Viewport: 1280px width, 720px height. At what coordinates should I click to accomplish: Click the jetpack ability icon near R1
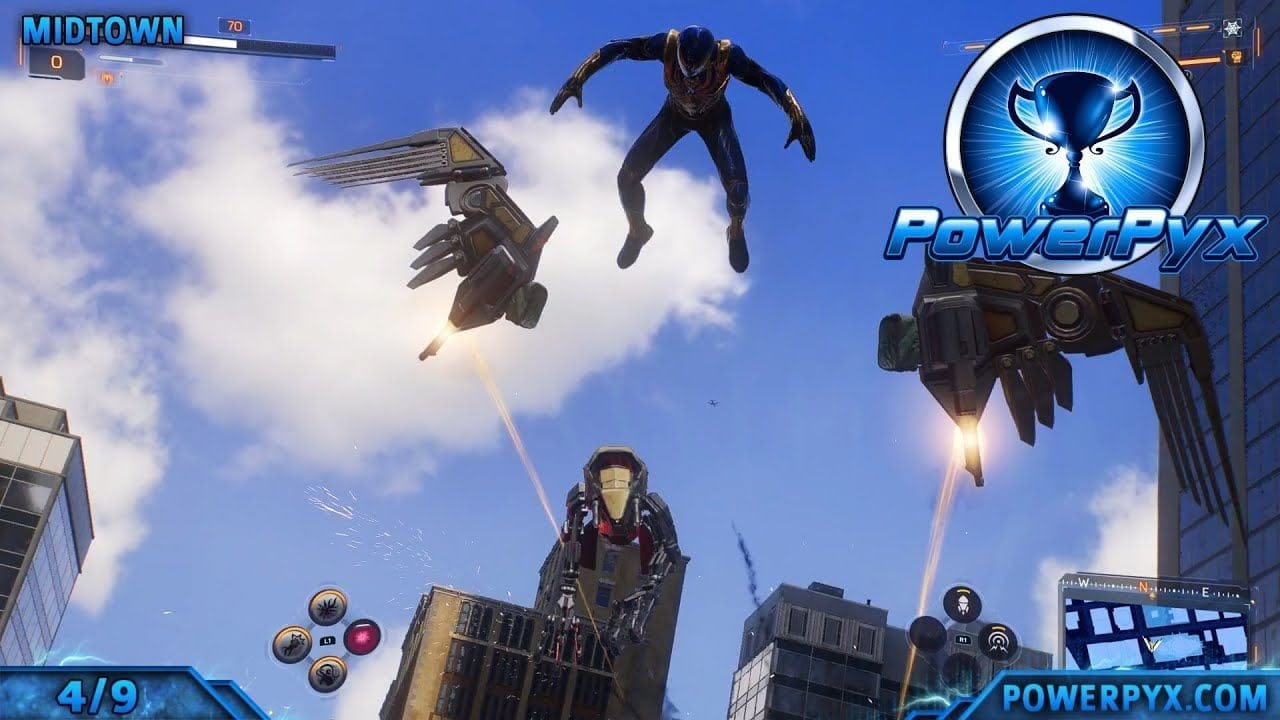pyautogui.click(x=963, y=603)
